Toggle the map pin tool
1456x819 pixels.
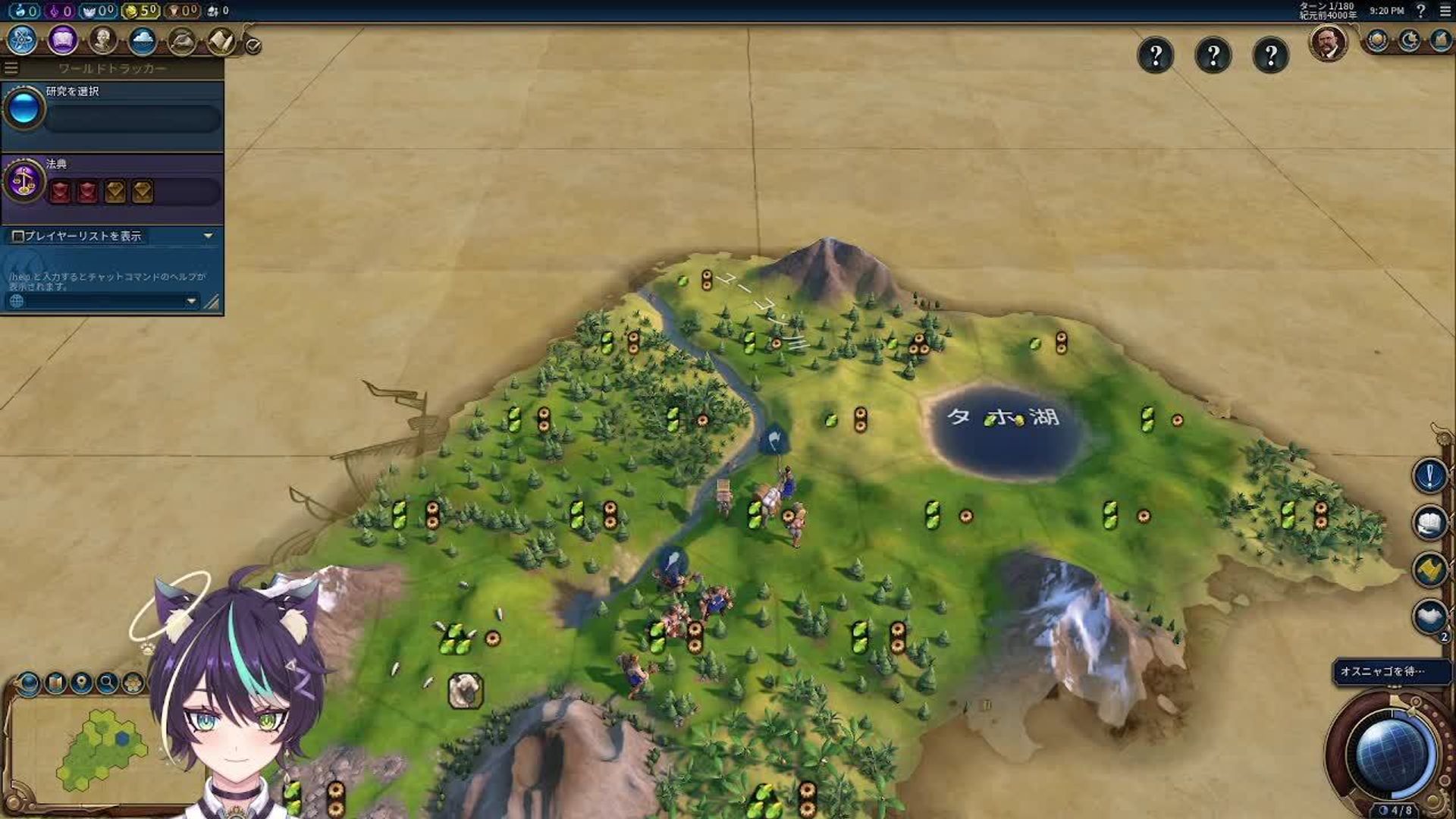81,682
